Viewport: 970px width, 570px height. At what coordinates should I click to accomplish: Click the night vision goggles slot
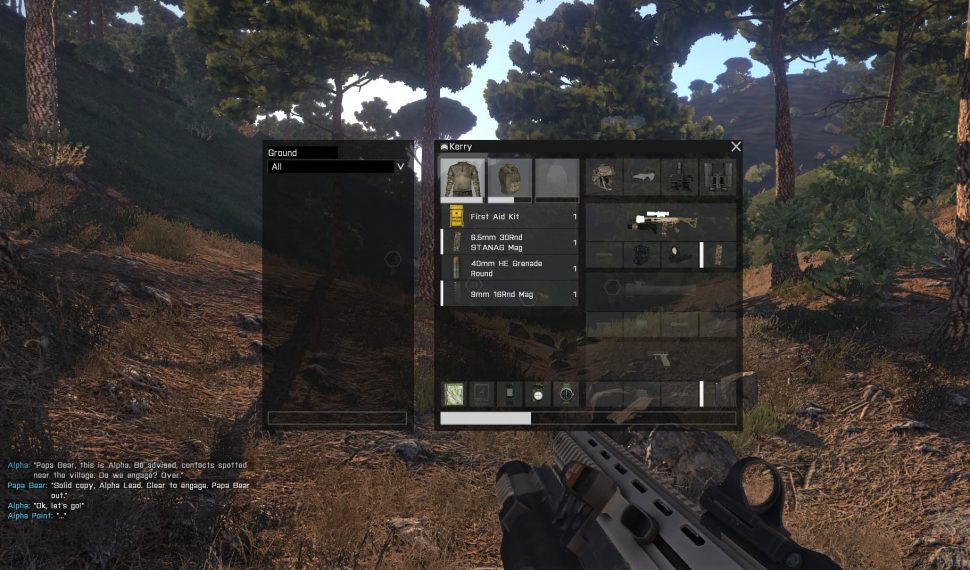tap(680, 177)
